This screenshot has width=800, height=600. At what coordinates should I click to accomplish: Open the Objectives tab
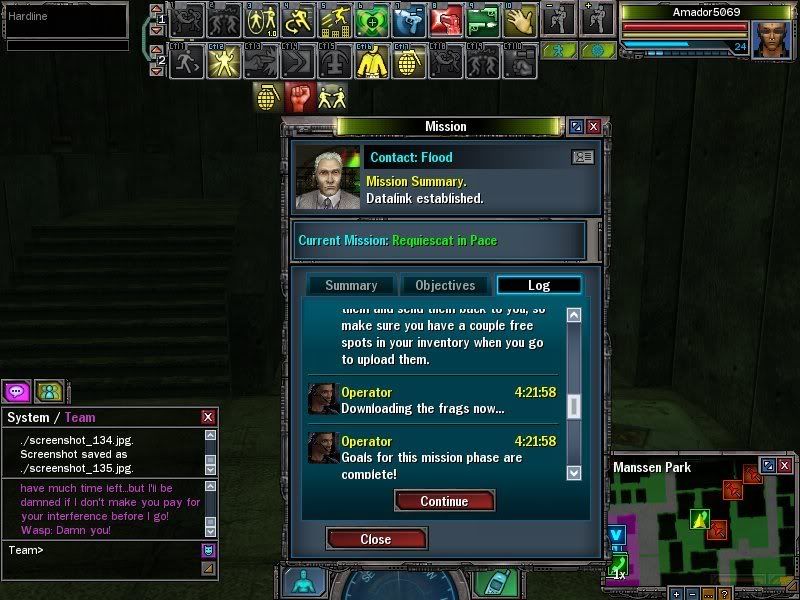pyautogui.click(x=445, y=285)
